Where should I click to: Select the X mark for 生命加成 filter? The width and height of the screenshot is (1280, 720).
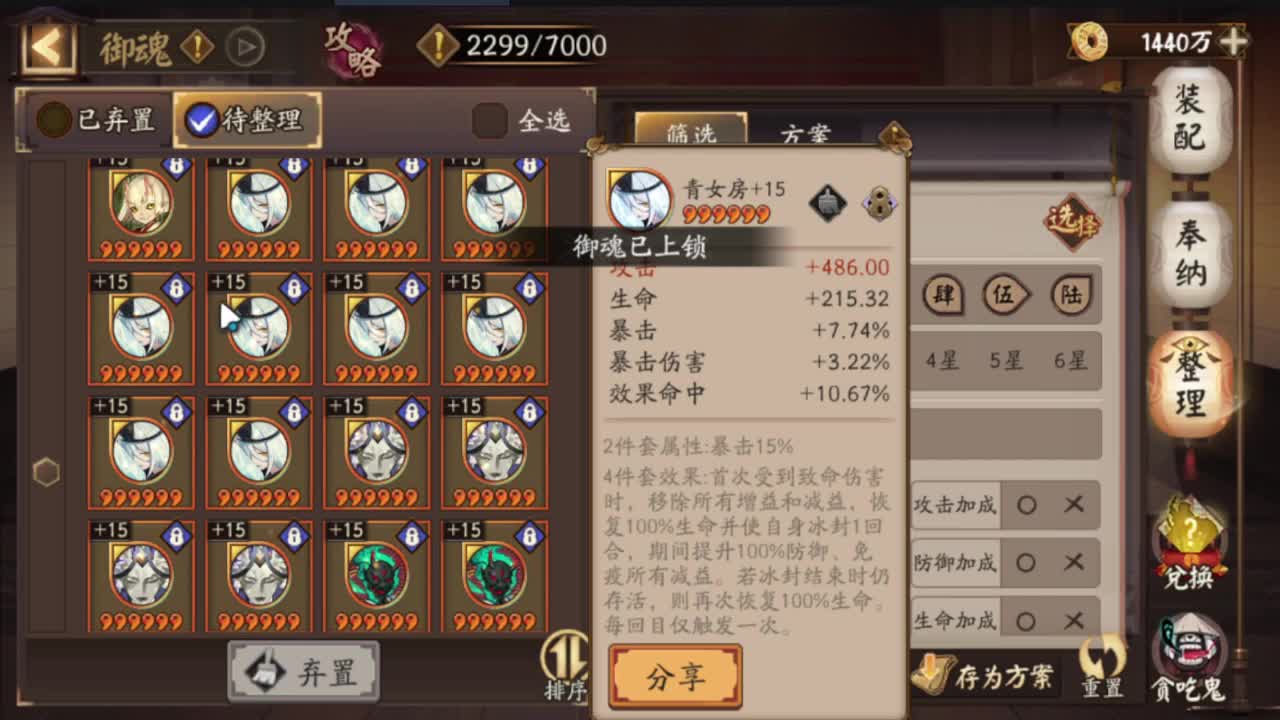point(1074,619)
